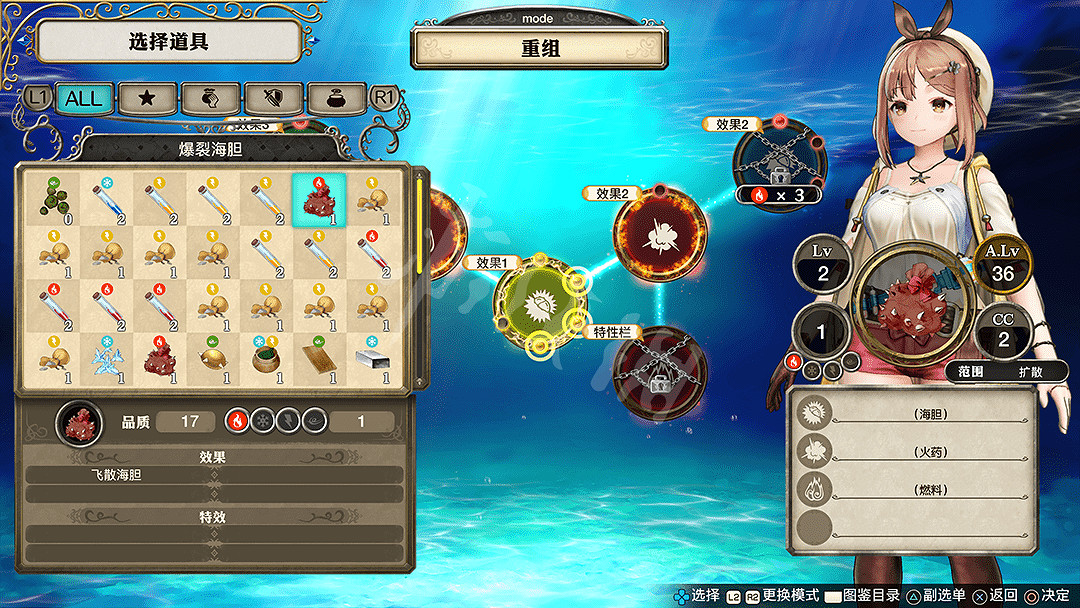Switch to the ALL item filter tab
Screen dimensions: 1080x608
(x=84, y=97)
